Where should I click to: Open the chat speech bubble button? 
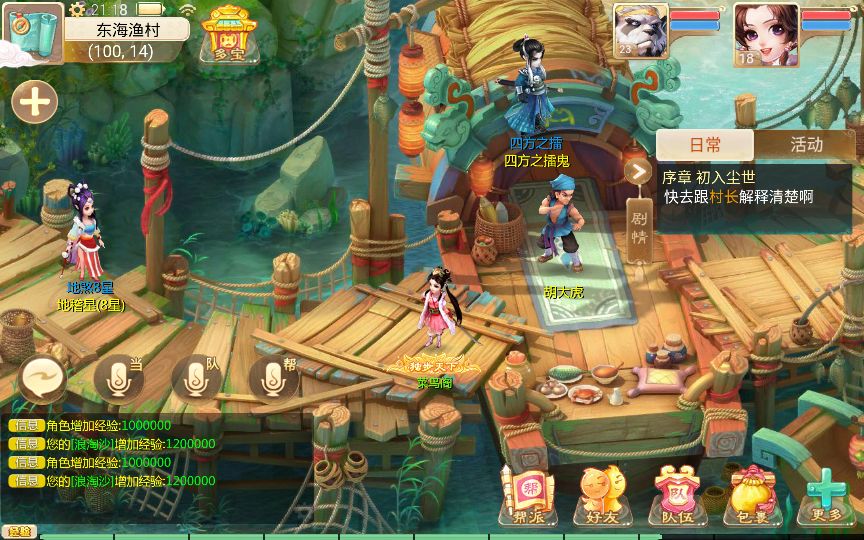pos(43,378)
